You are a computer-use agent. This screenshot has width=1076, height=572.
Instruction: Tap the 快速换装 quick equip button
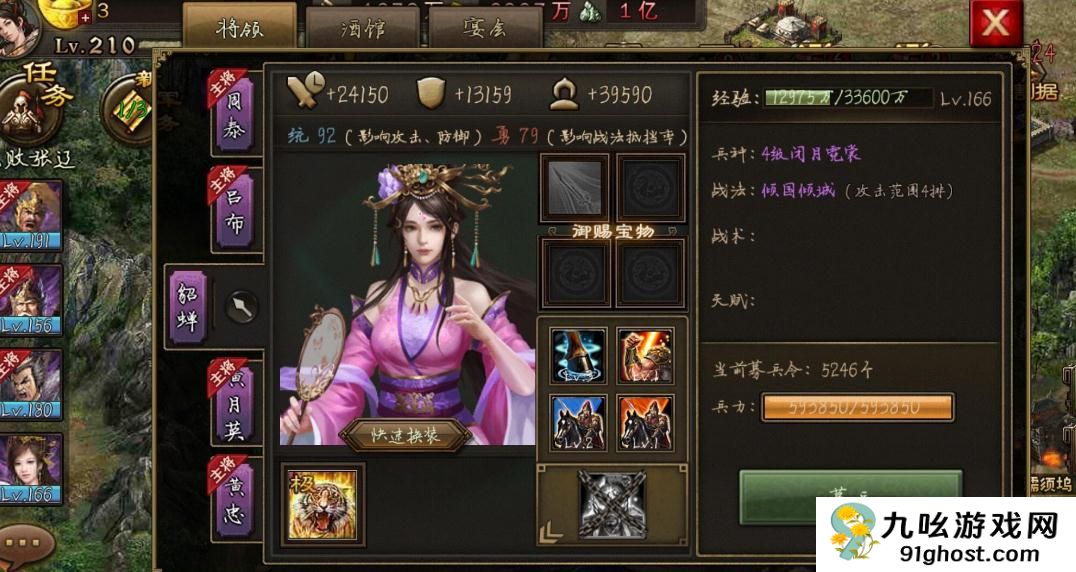[x=405, y=435]
